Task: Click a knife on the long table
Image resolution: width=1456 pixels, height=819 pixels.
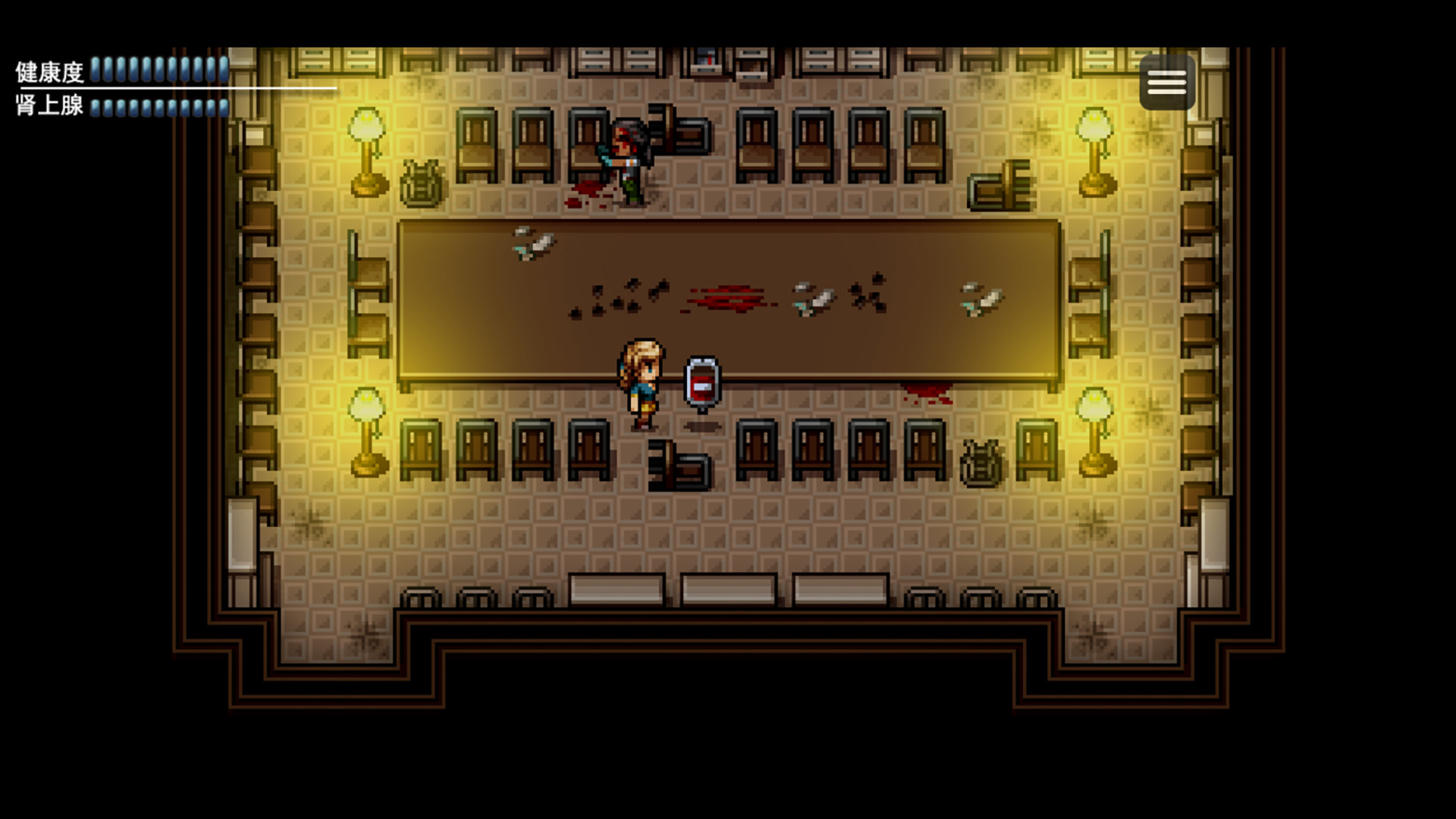Action: [533, 244]
